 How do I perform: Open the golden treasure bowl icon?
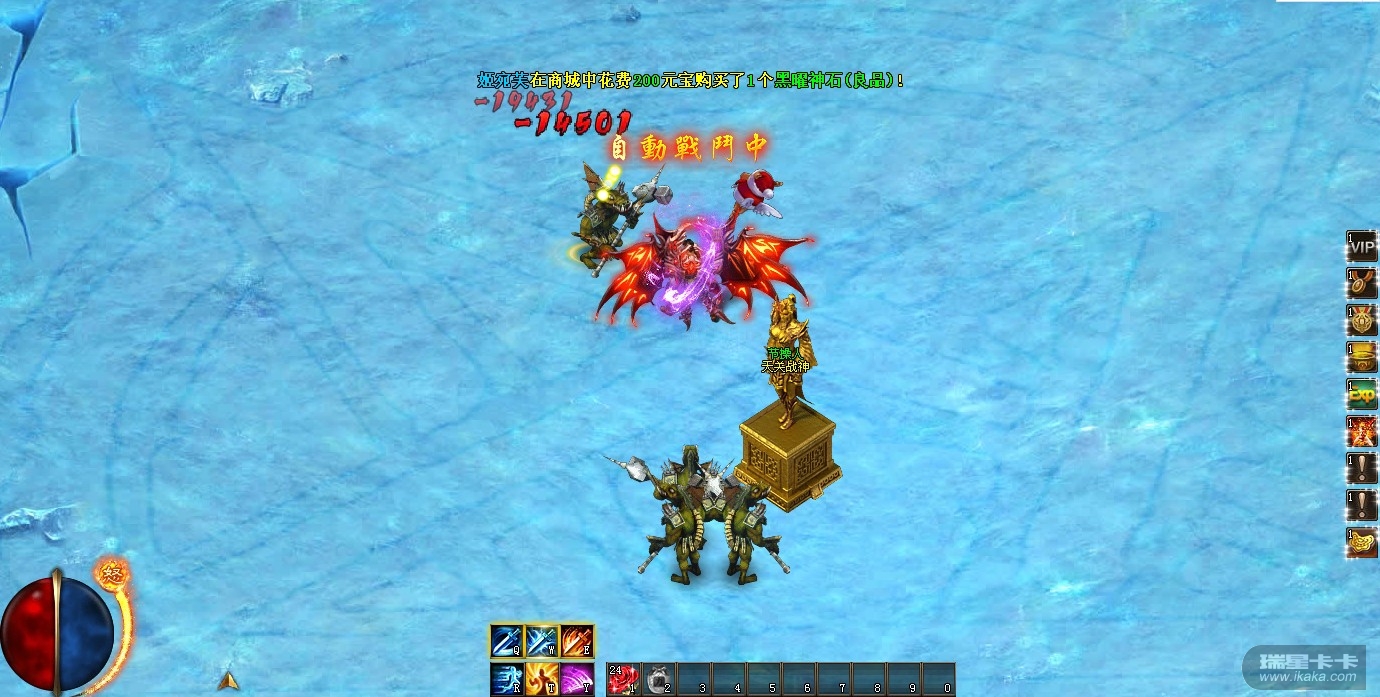click(1362, 357)
